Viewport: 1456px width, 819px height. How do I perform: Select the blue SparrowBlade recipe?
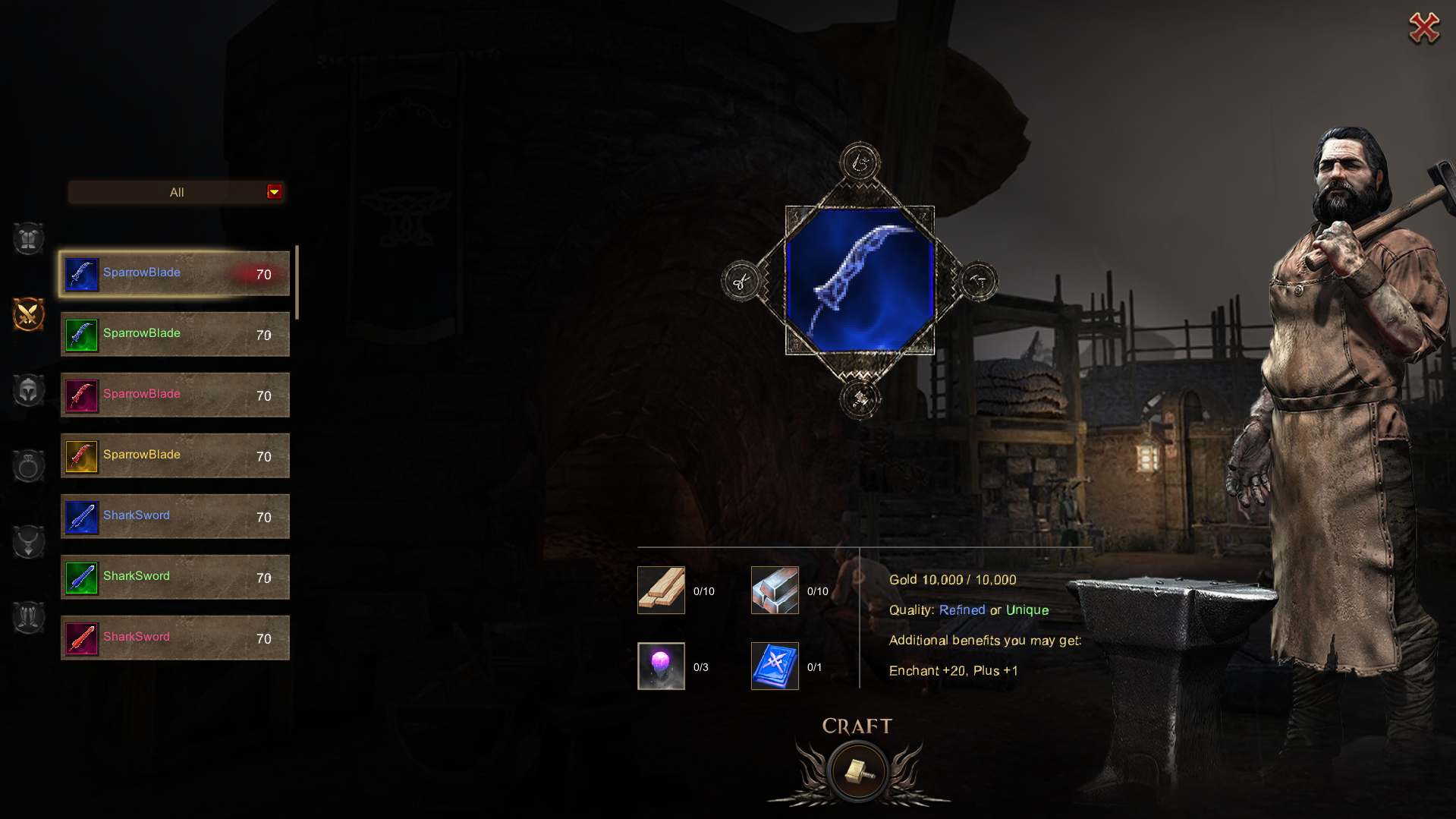(x=175, y=273)
